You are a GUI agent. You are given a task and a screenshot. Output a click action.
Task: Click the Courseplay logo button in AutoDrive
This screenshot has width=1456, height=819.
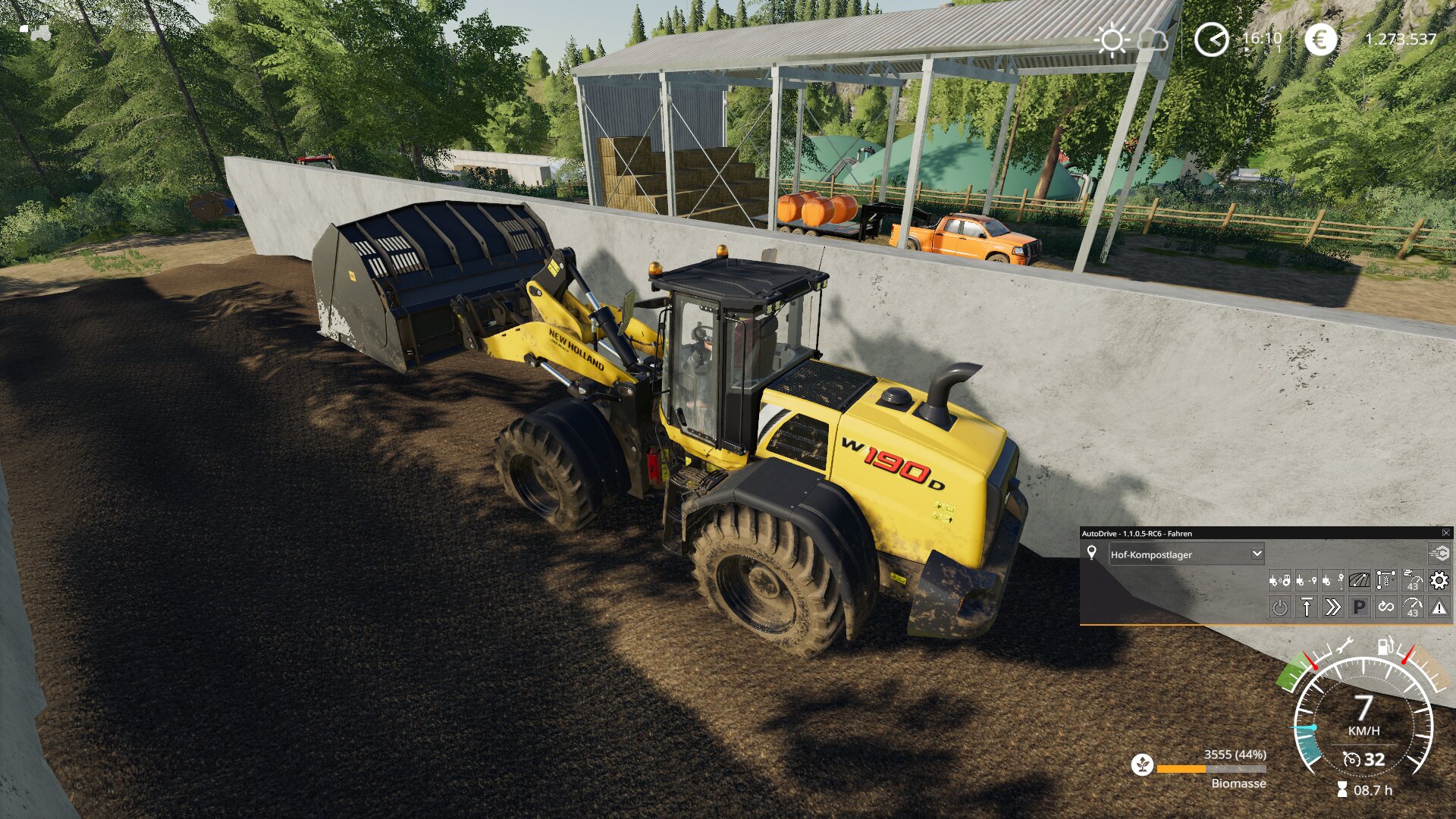pyautogui.click(x=1439, y=554)
